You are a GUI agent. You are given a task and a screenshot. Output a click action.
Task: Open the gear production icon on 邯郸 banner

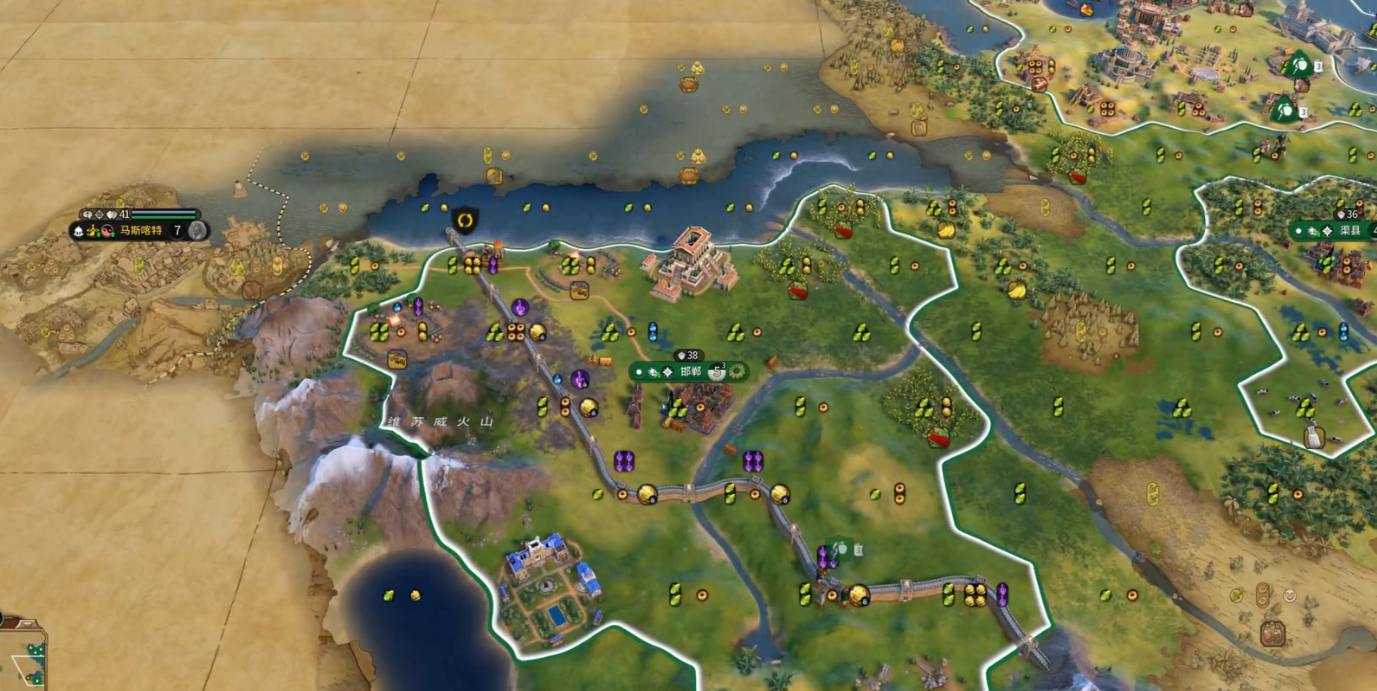[x=737, y=371]
